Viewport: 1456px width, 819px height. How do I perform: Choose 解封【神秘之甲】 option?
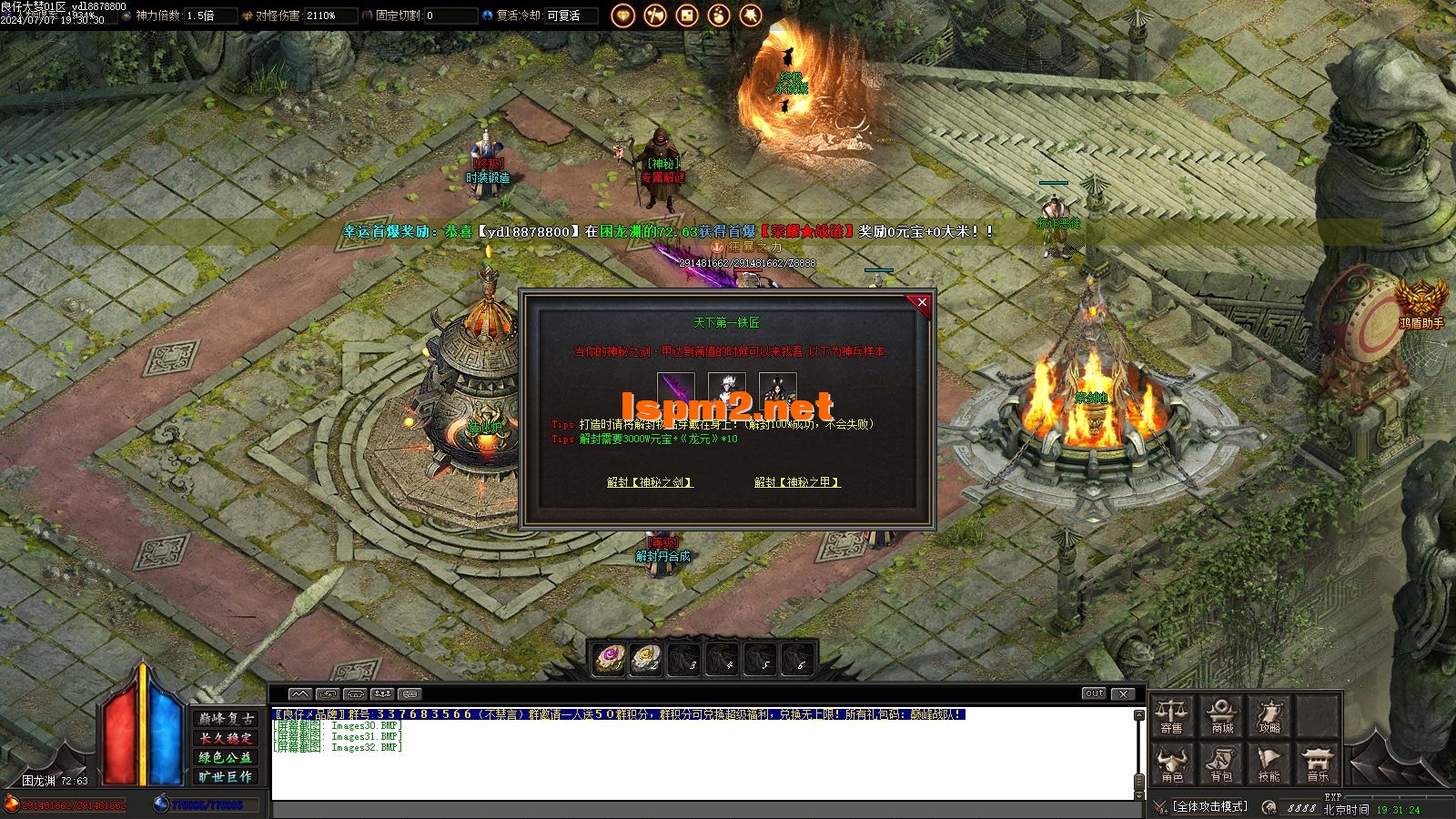[x=797, y=482]
